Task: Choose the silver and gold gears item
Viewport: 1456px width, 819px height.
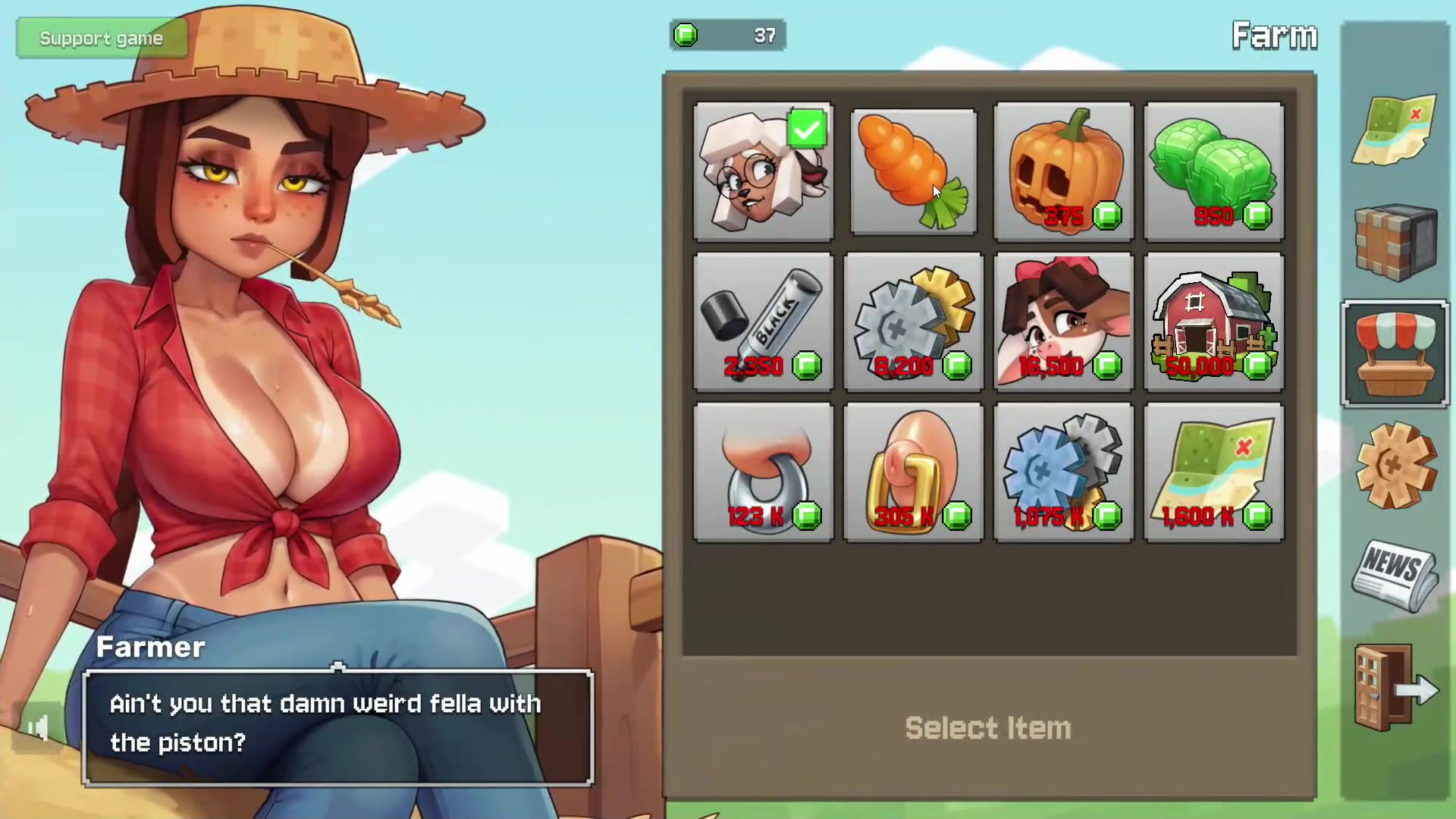Action: click(x=913, y=322)
